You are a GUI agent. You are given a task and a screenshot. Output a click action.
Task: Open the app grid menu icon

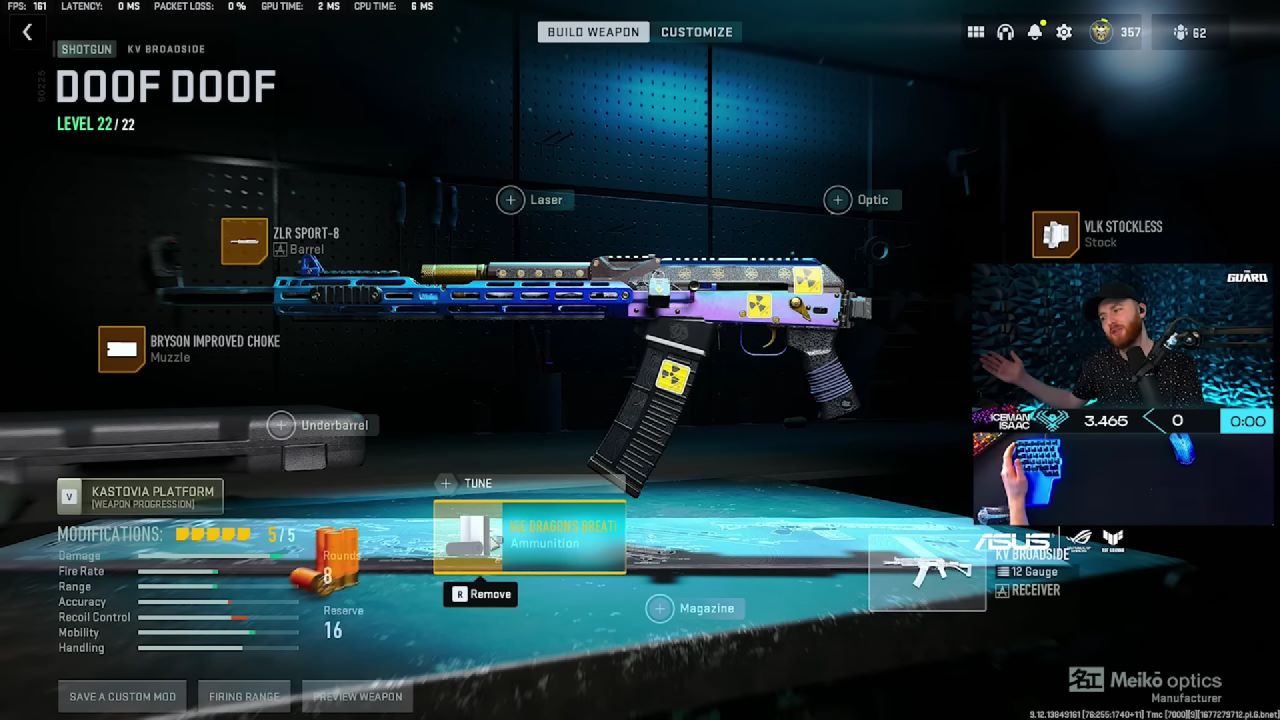click(975, 31)
